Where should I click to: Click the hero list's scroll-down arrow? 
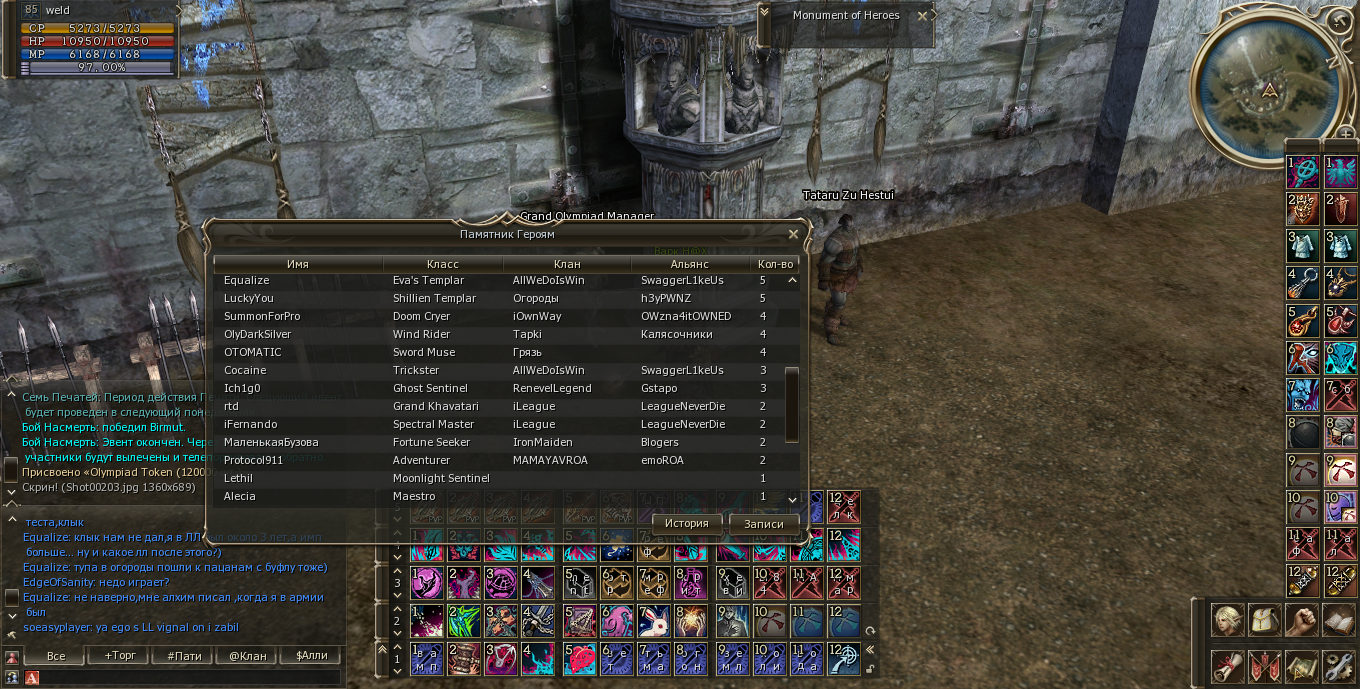(792, 499)
